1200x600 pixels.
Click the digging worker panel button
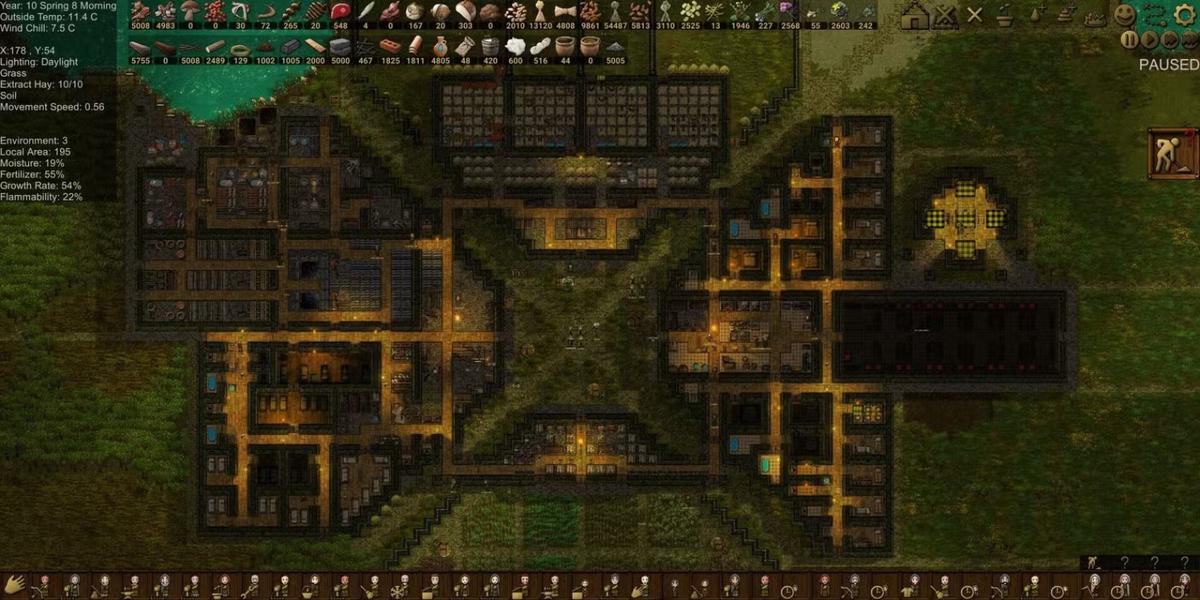tap(1172, 153)
